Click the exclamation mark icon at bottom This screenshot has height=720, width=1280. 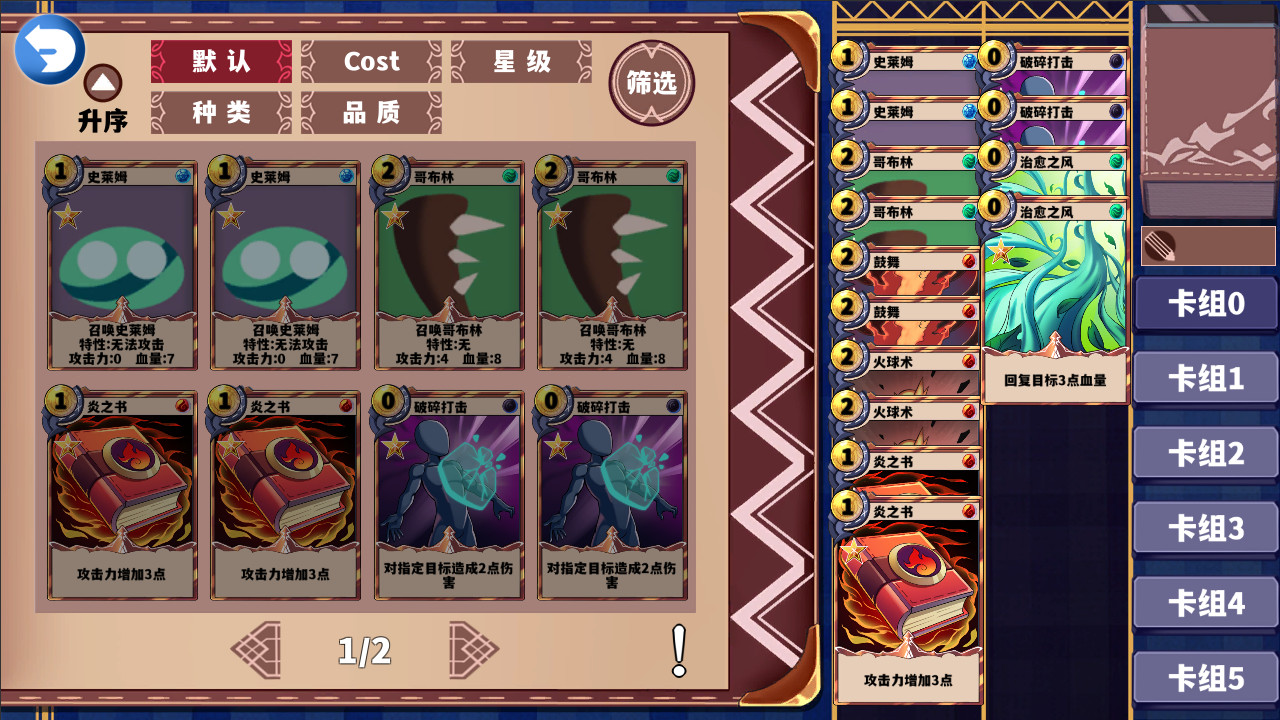[x=678, y=648]
